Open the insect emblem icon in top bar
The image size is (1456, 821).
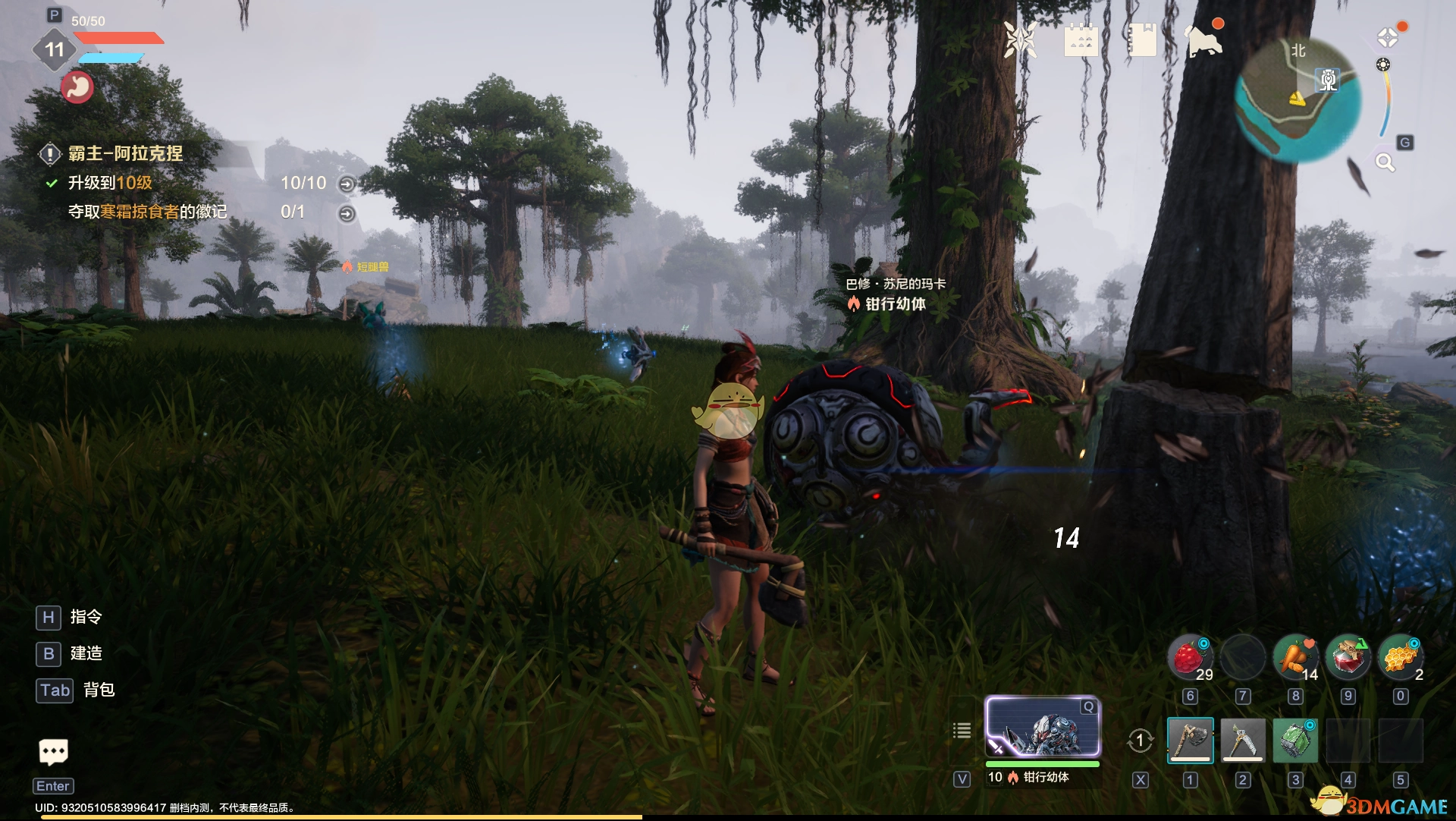(x=1020, y=39)
